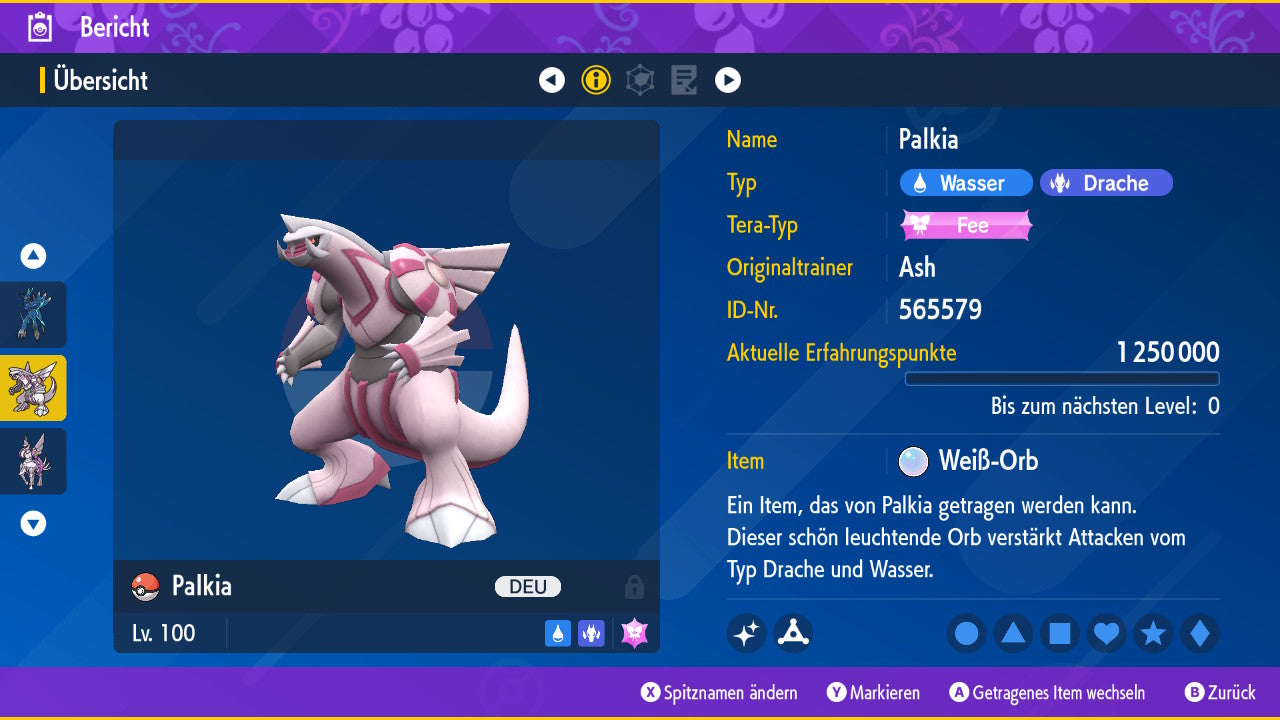Viewport: 1280px width, 720px height.
Task: Choose the Arceus thumbnail below Palkia
Action: (x=33, y=461)
